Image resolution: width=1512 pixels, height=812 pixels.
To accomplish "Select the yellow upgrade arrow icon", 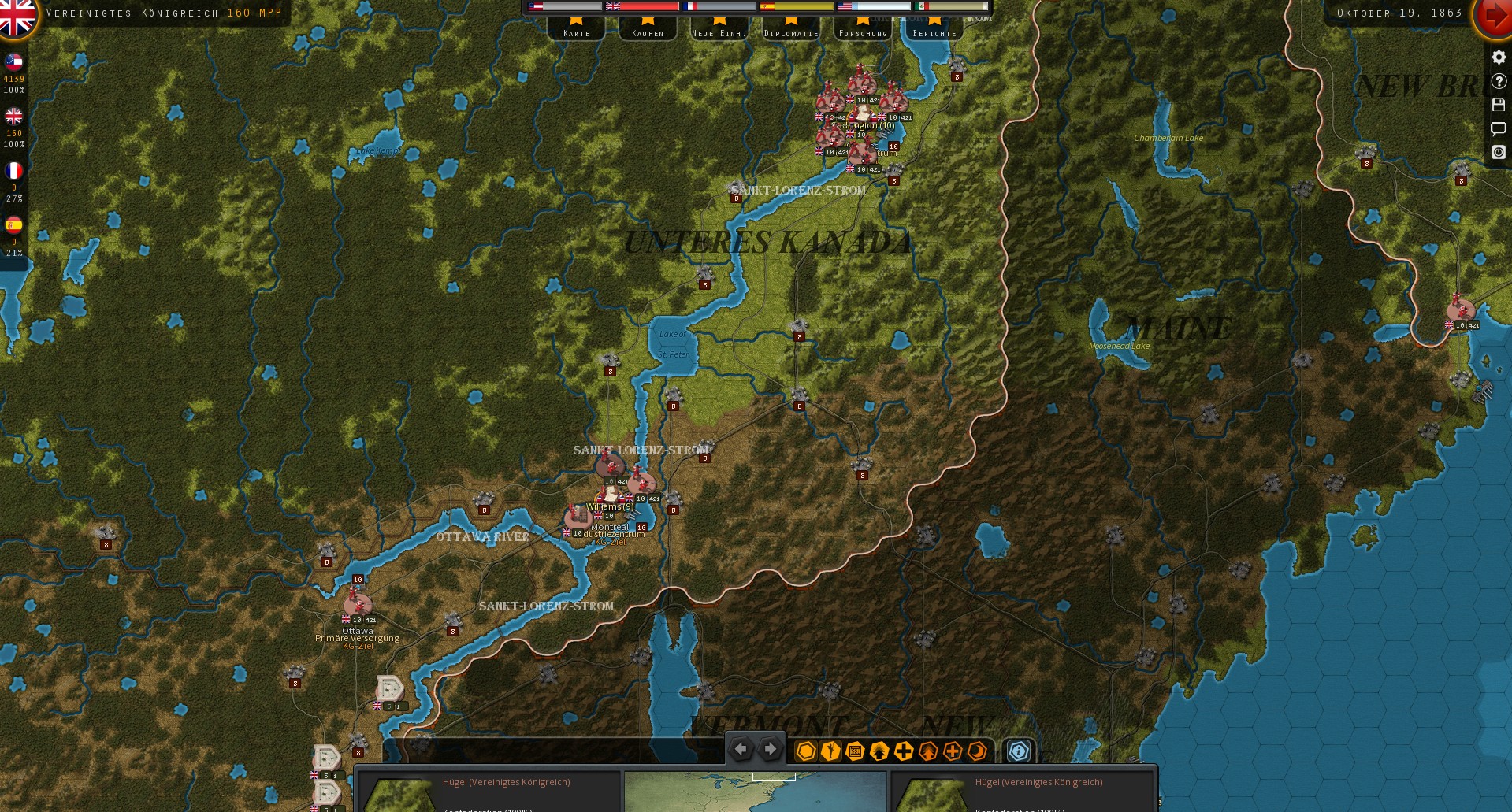I will pos(878,751).
